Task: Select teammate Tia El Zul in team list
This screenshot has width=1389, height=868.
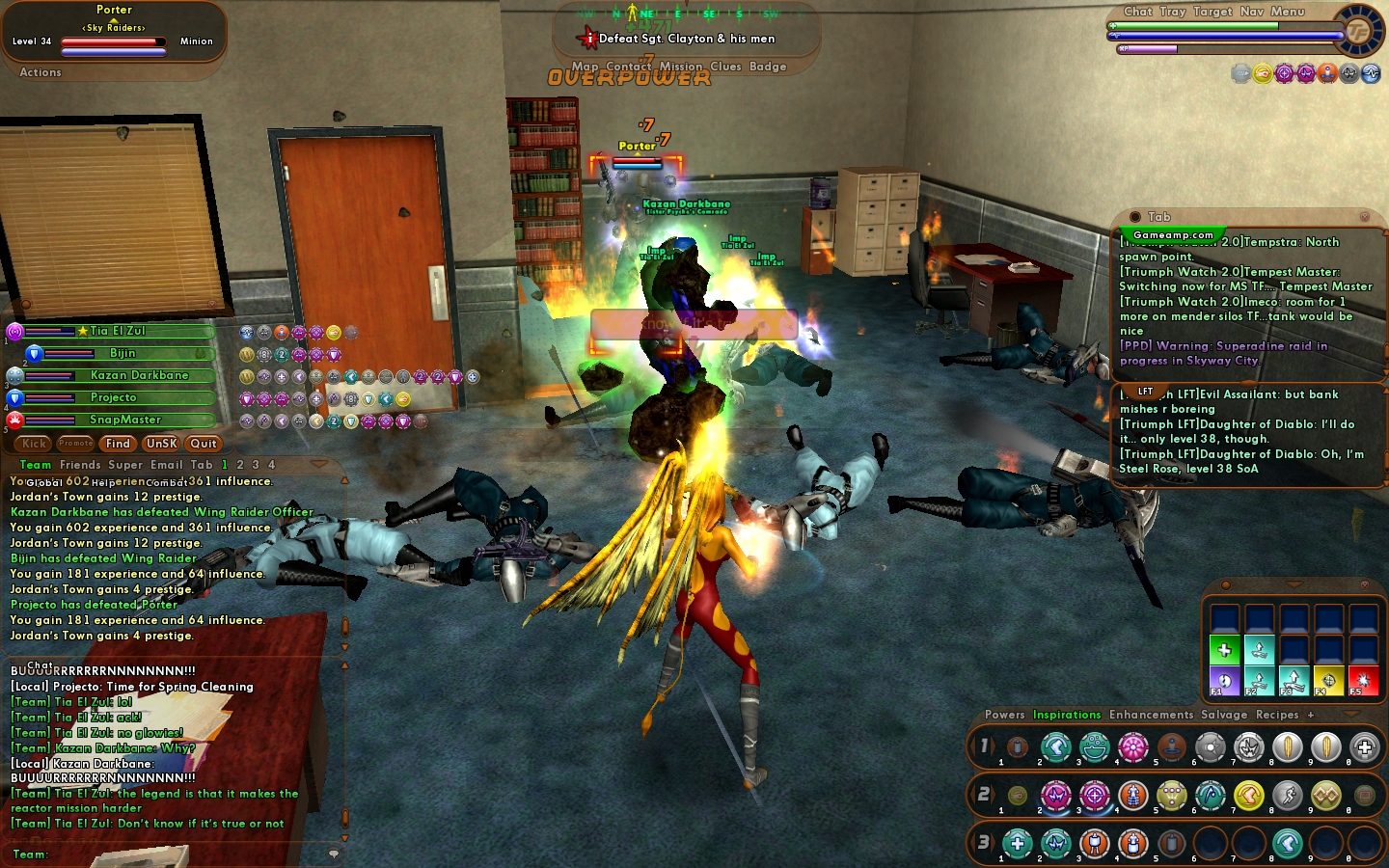Action: pyautogui.click(x=118, y=331)
